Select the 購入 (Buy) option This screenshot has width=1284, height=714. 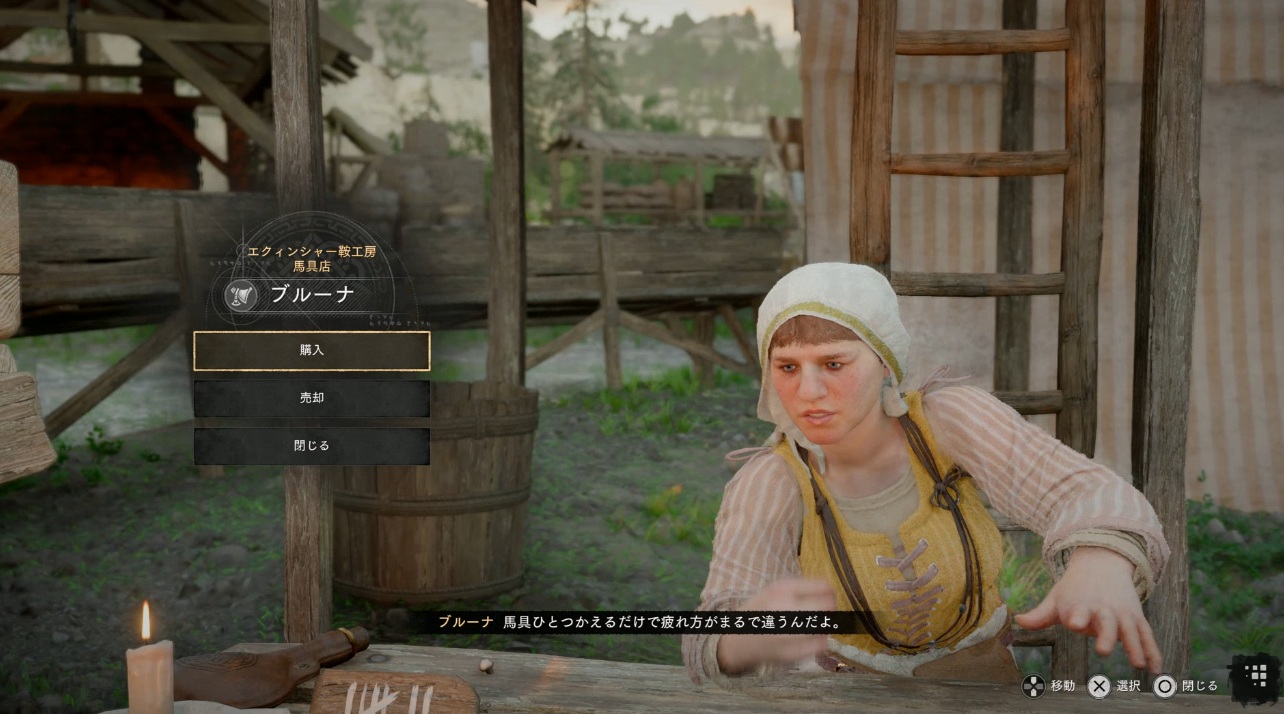pos(312,351)
